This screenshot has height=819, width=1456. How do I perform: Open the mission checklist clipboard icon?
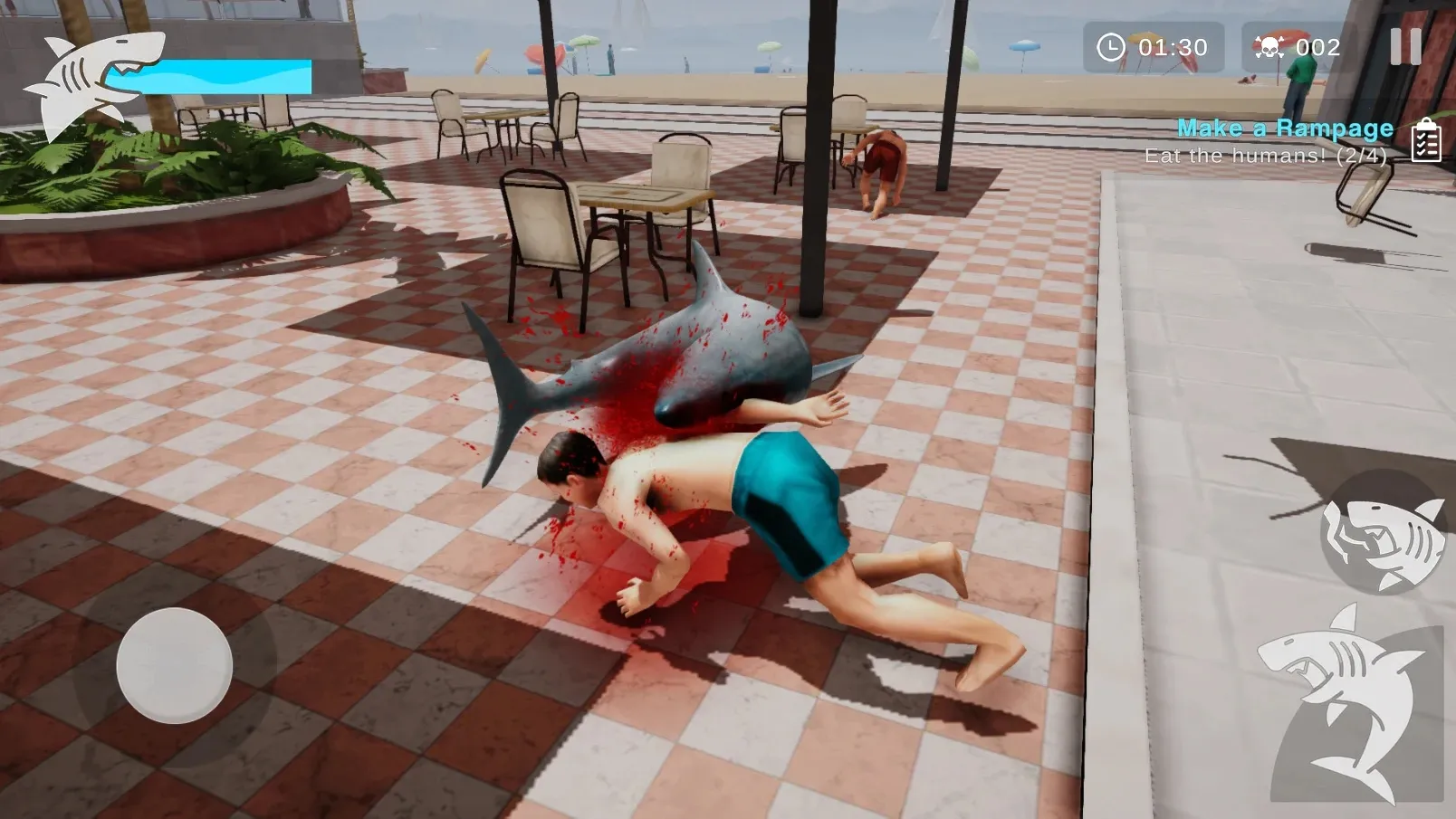point(1426,140)
